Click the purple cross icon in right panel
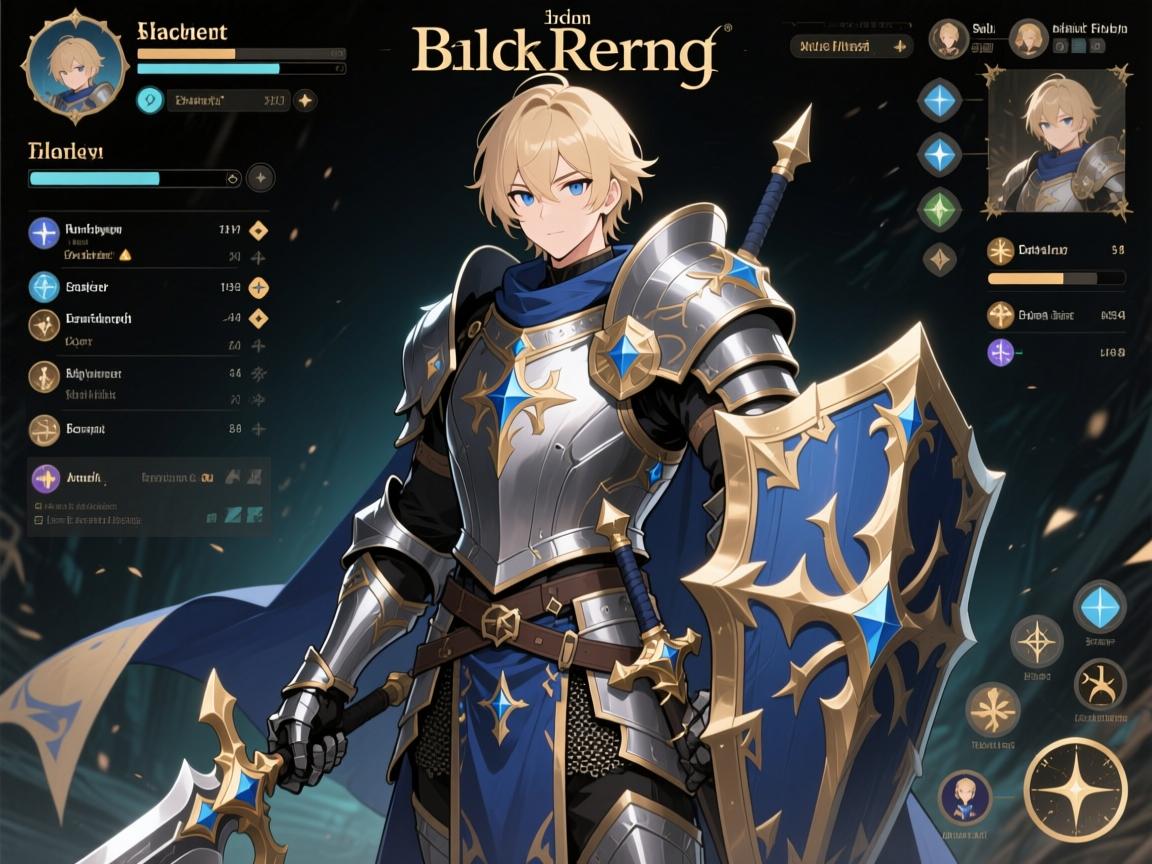1152x864 pixels. click(x=1000, y=352)
